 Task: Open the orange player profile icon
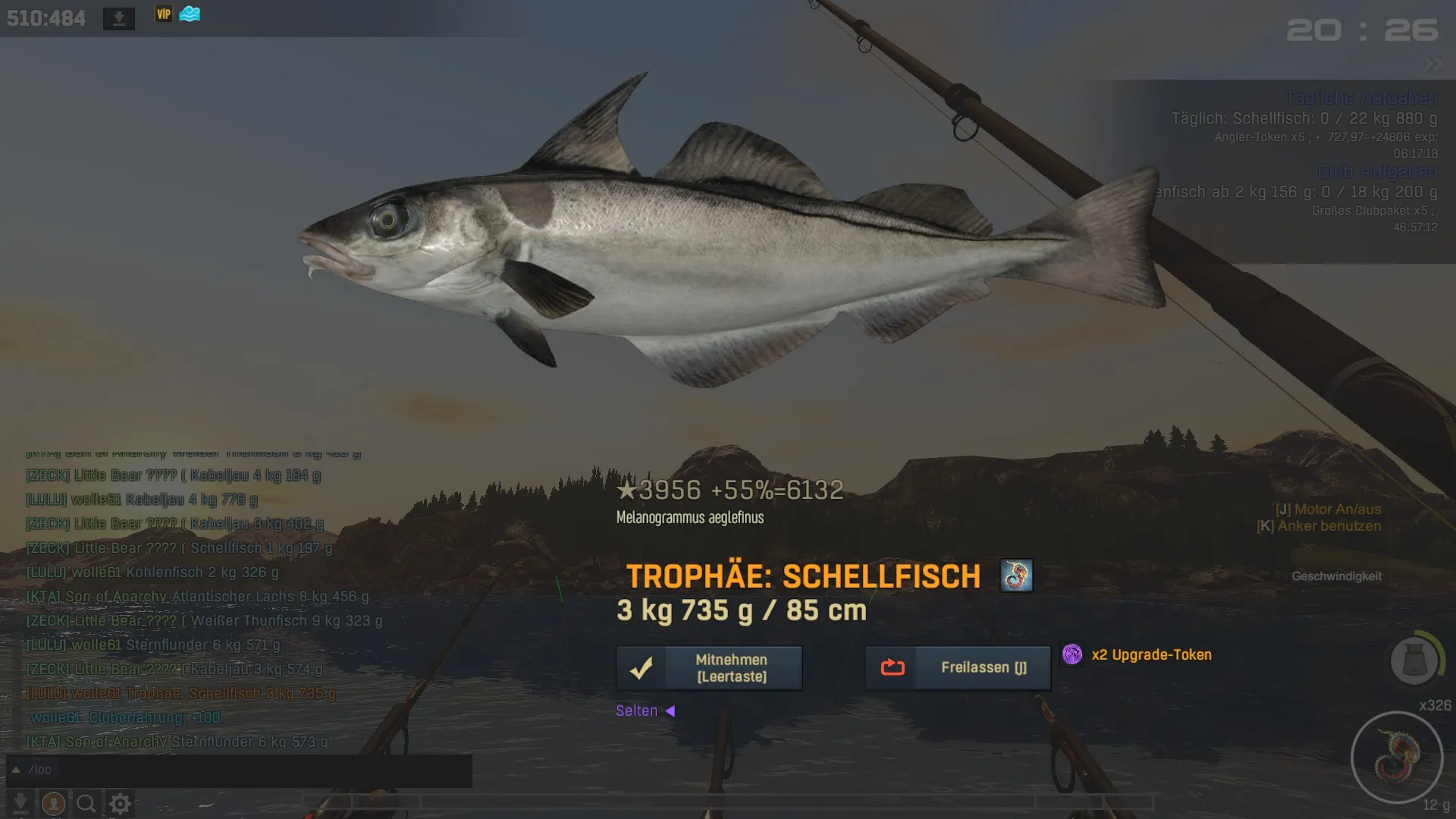(53, 803)
